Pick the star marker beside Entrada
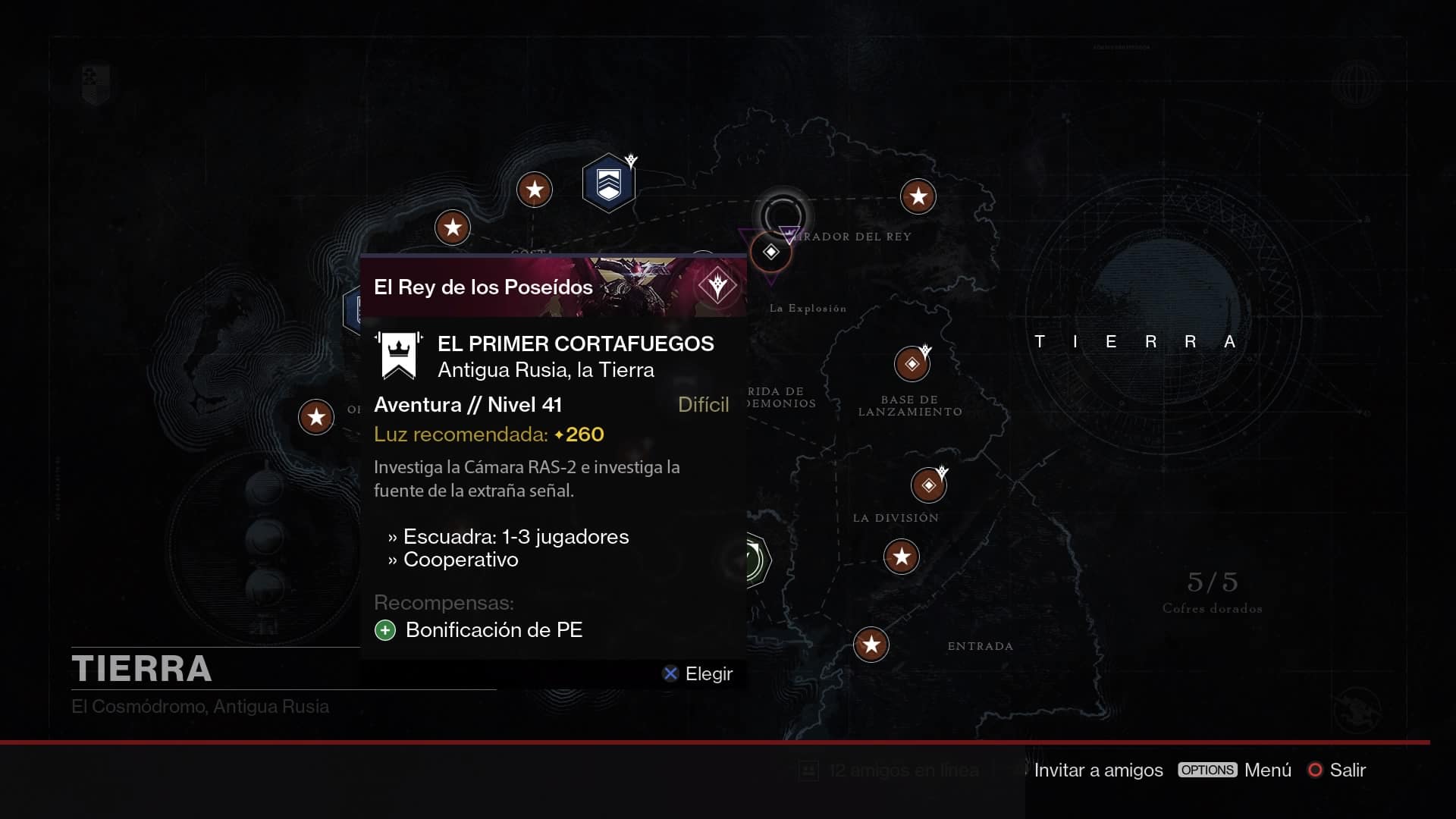Viewport: 1456px width, 819px height. pyautogui.click(x=871, y=645)
